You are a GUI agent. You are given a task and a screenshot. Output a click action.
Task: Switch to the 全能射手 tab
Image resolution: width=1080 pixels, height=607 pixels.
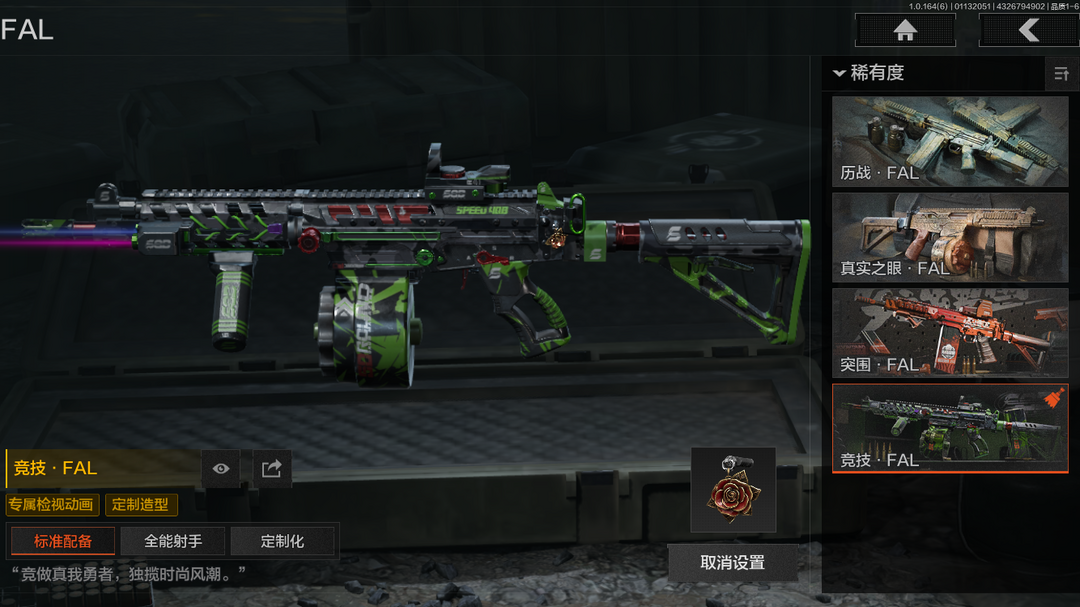pyautogui.click(x=173, y=541)
